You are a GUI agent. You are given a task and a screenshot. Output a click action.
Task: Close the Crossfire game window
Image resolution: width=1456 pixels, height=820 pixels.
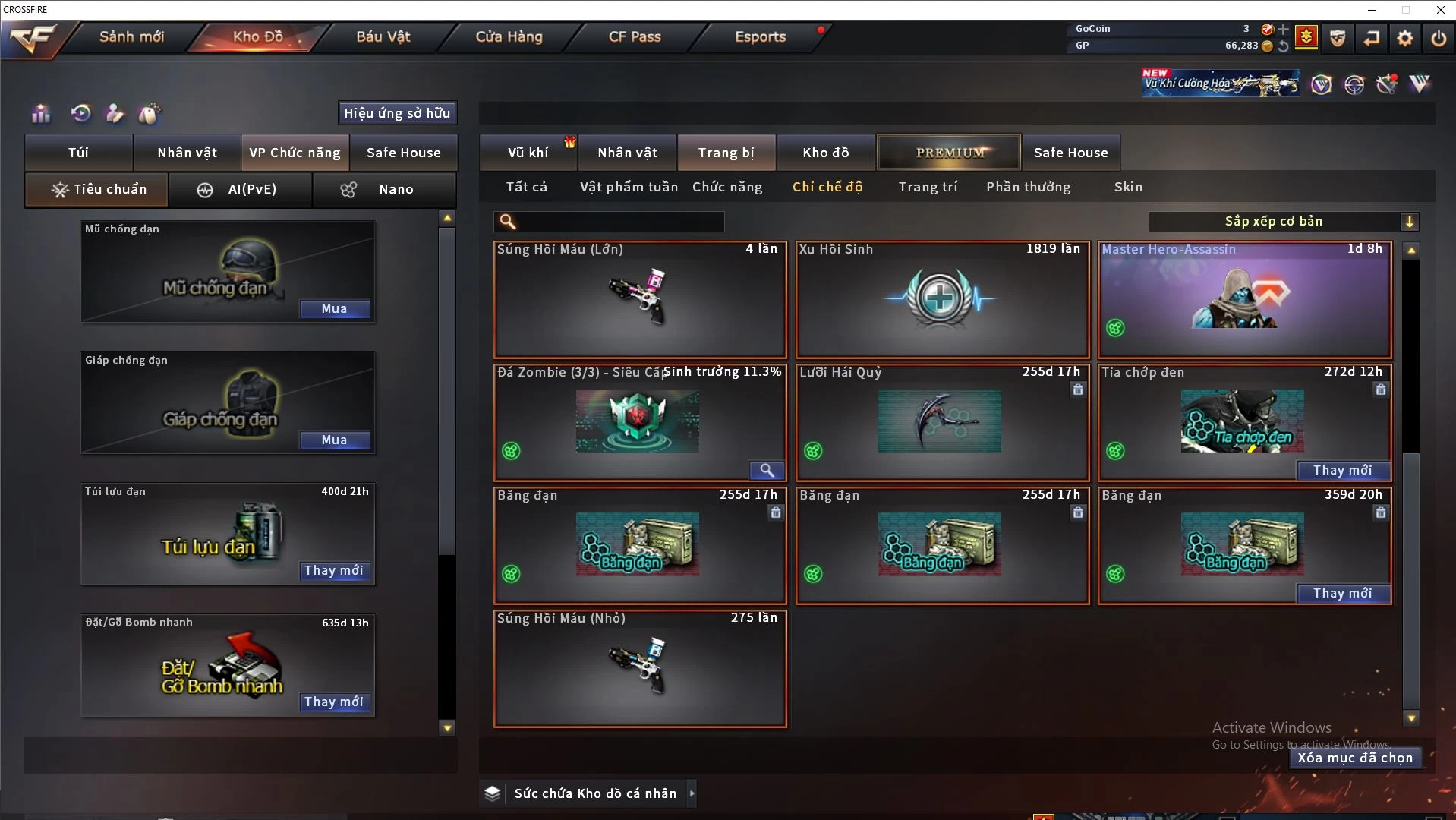(1440, 10)
